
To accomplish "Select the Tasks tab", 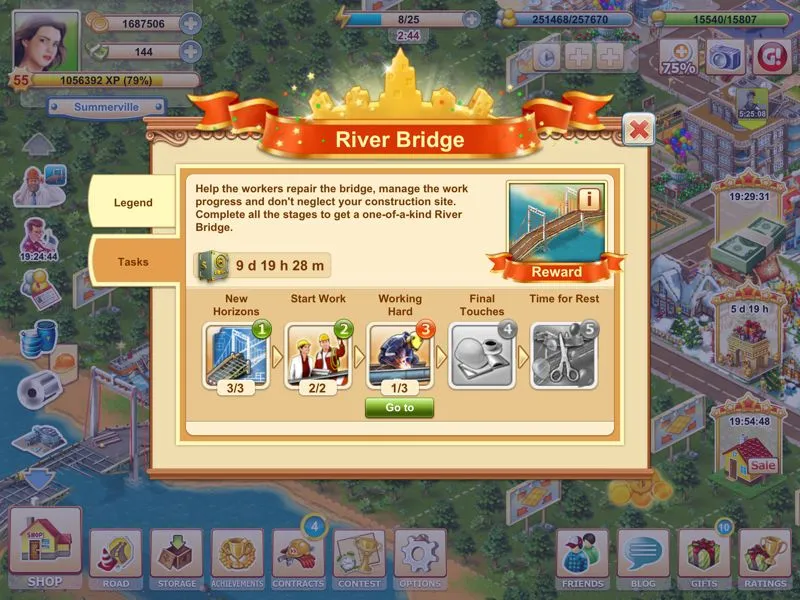I will (133, 262).
